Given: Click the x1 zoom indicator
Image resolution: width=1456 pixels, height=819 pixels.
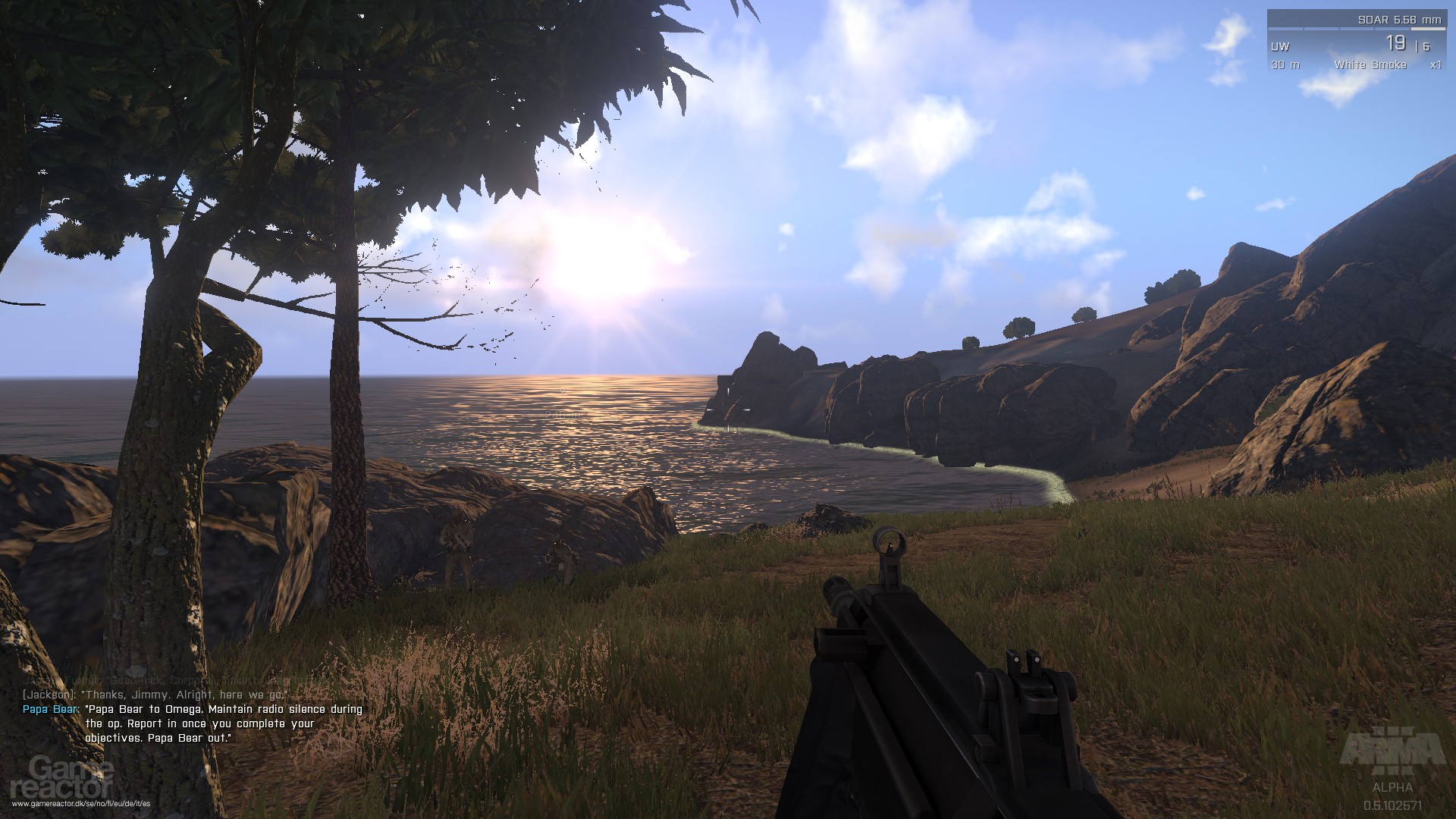Looking at the screenshot, I should coord(1436,66).
